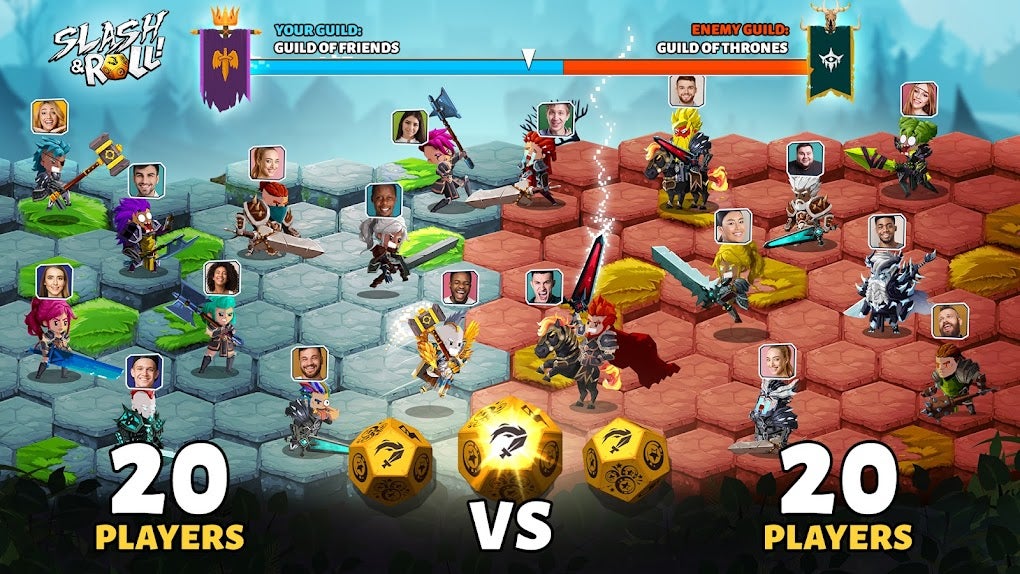Open the Guild of Friends purple banner
Viewport: 1020px width, 574px height.
click(224, 65)
